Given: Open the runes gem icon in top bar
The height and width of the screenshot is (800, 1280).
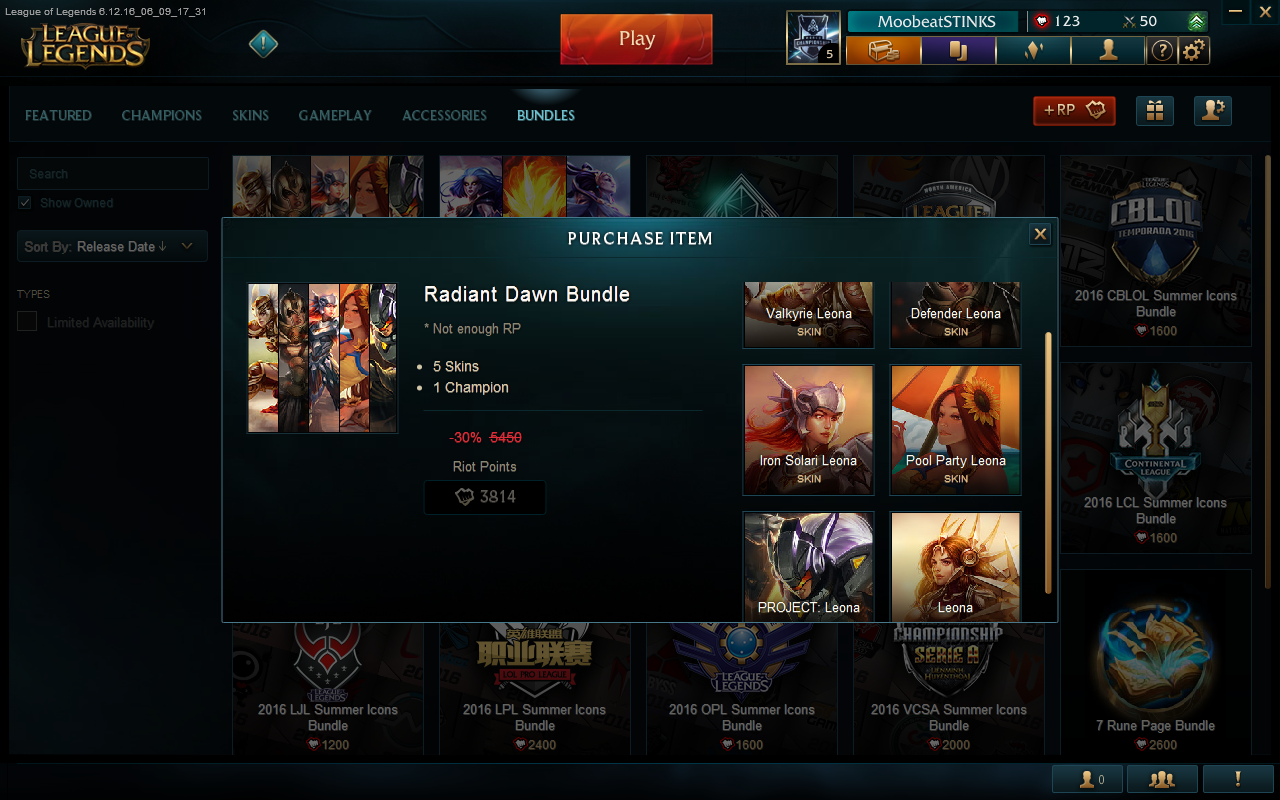Looking at the screenshot, I should [x=1033, y=50].
